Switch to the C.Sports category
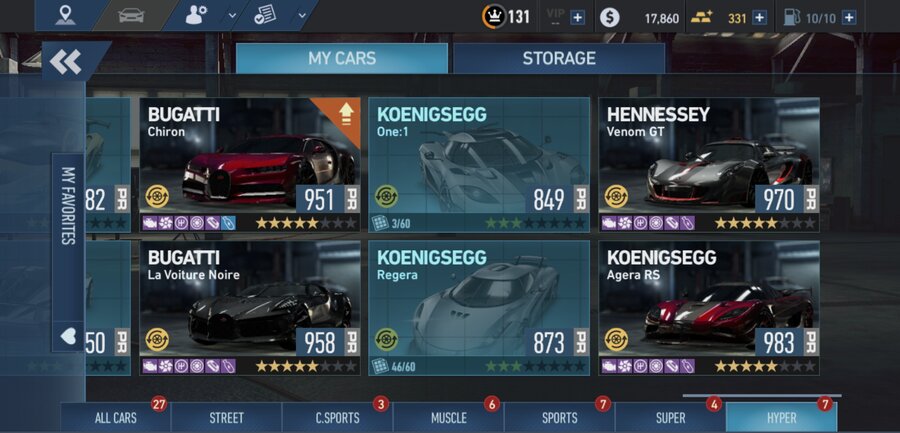The height and width of the screenshot is (433, 900). point(337,418)
